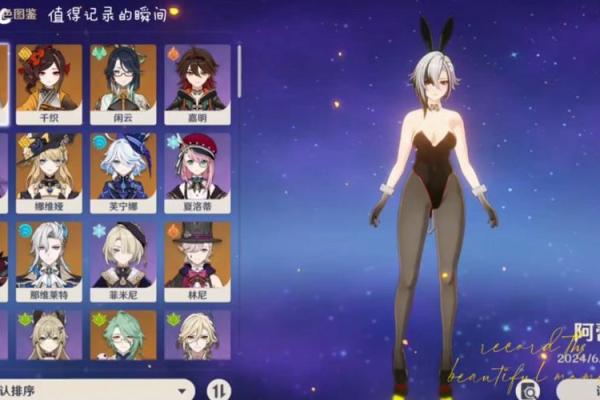Viewport: 600px width, 400px height.
Task: Choose the green-haired Baizhu character card
Action: tap(123, 336)
